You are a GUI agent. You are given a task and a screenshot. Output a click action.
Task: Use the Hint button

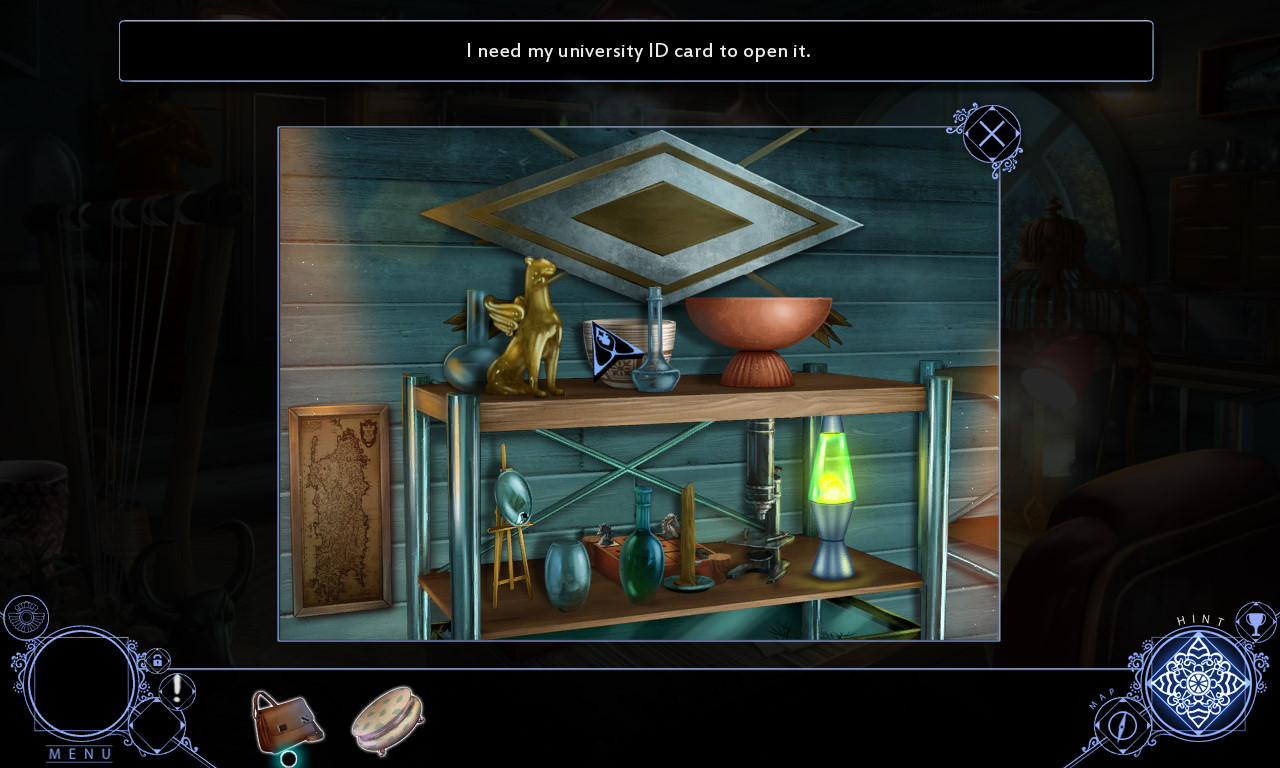coord(1198,683)
